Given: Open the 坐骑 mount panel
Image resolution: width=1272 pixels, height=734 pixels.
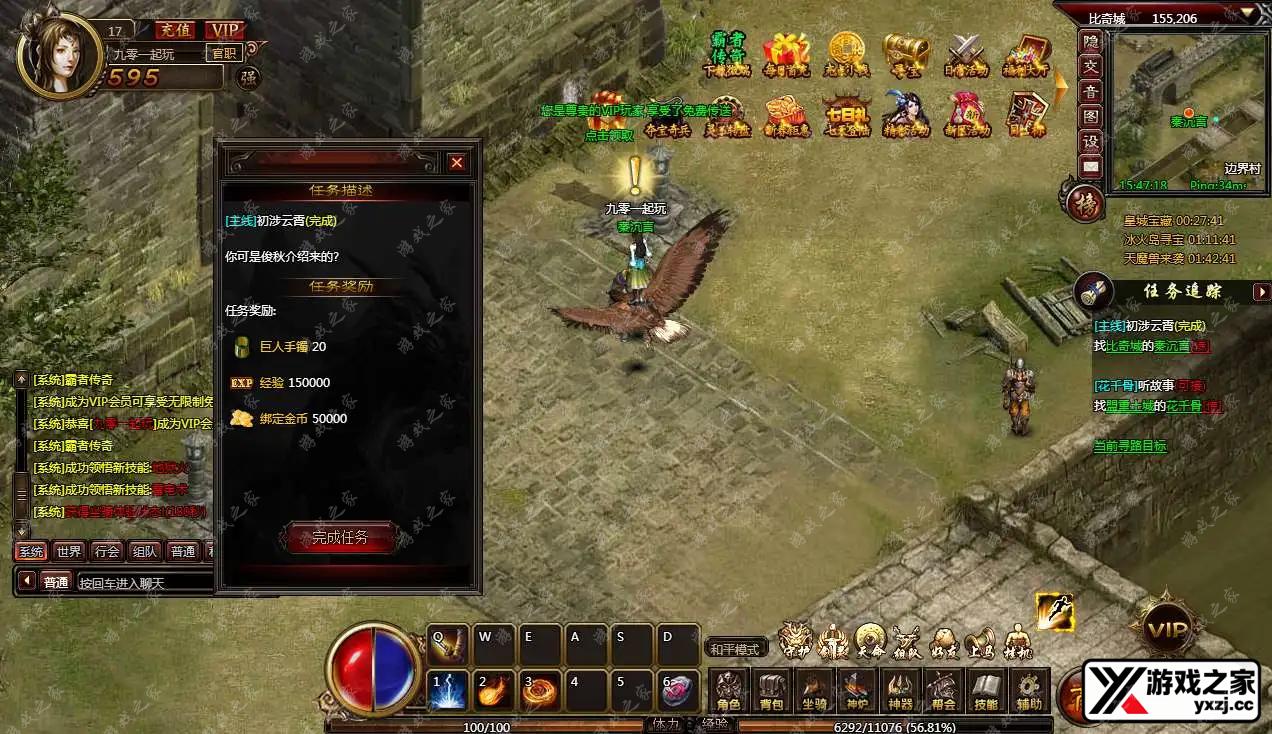Looking at the screenshot, I should pyautogui.click(x=814, y=690).
